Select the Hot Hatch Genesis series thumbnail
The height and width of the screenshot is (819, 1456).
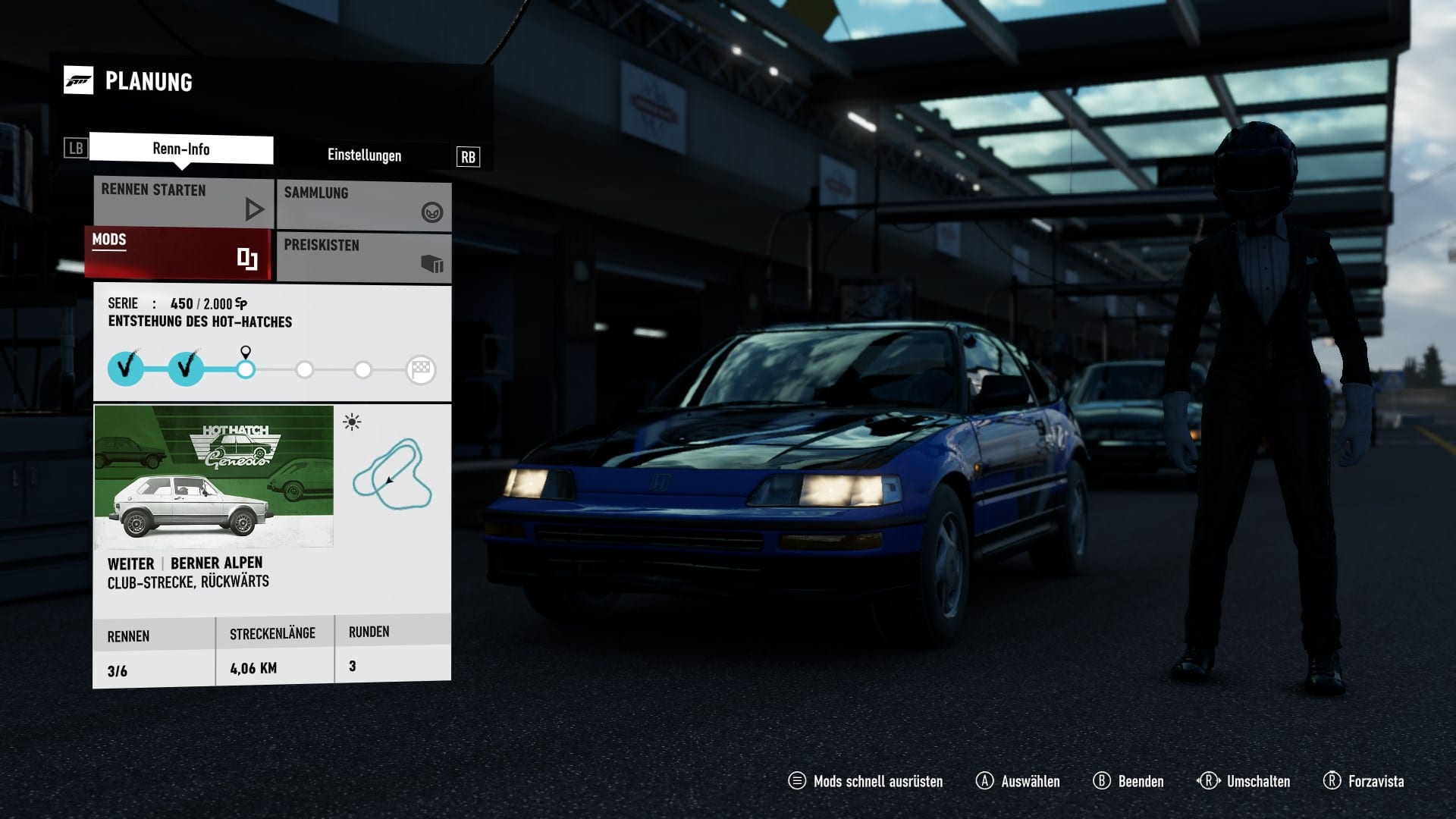214,475
